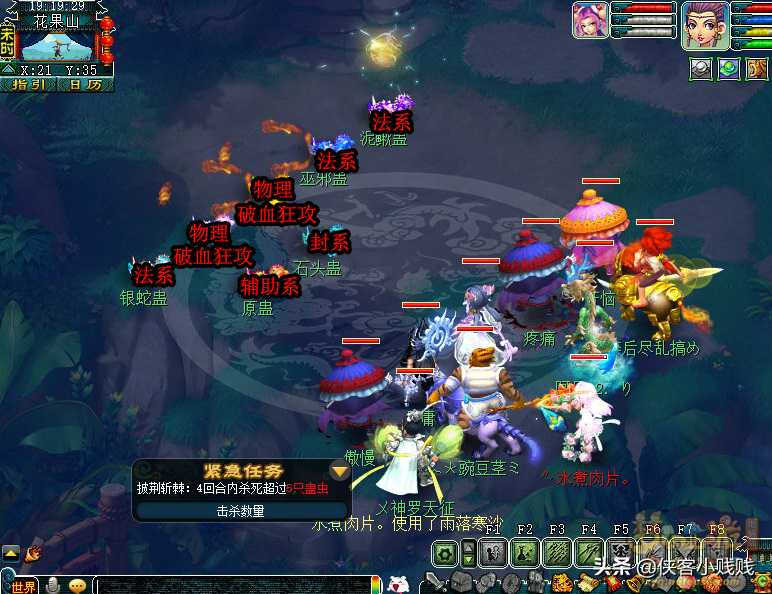
Task: Switch the chat channel via 世界 button
Action: point(24,586)
